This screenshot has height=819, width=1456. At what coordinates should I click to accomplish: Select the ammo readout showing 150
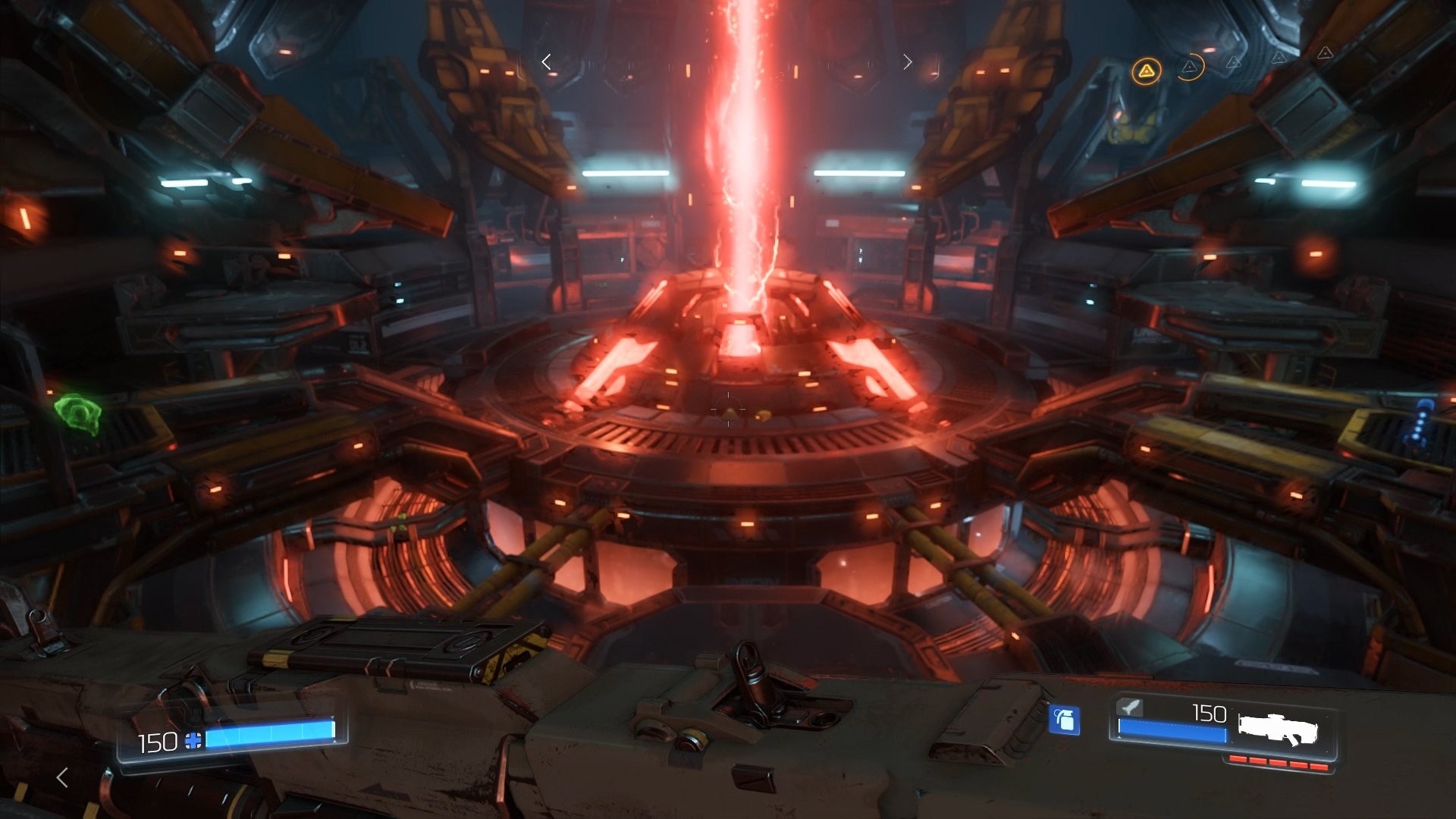click(1209, 713)
